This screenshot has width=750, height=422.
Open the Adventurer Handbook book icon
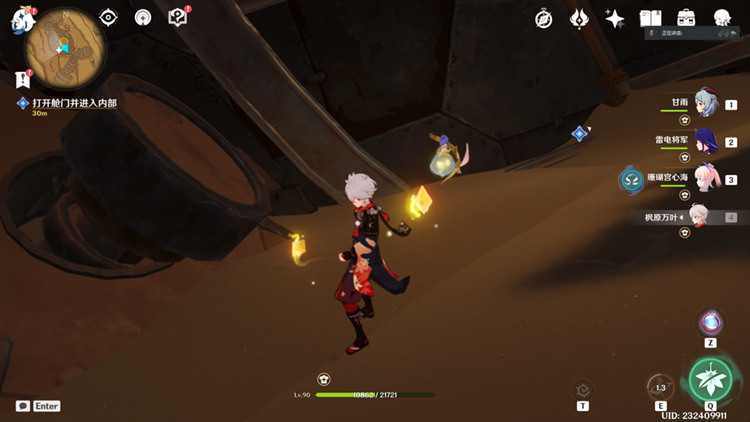651,19
